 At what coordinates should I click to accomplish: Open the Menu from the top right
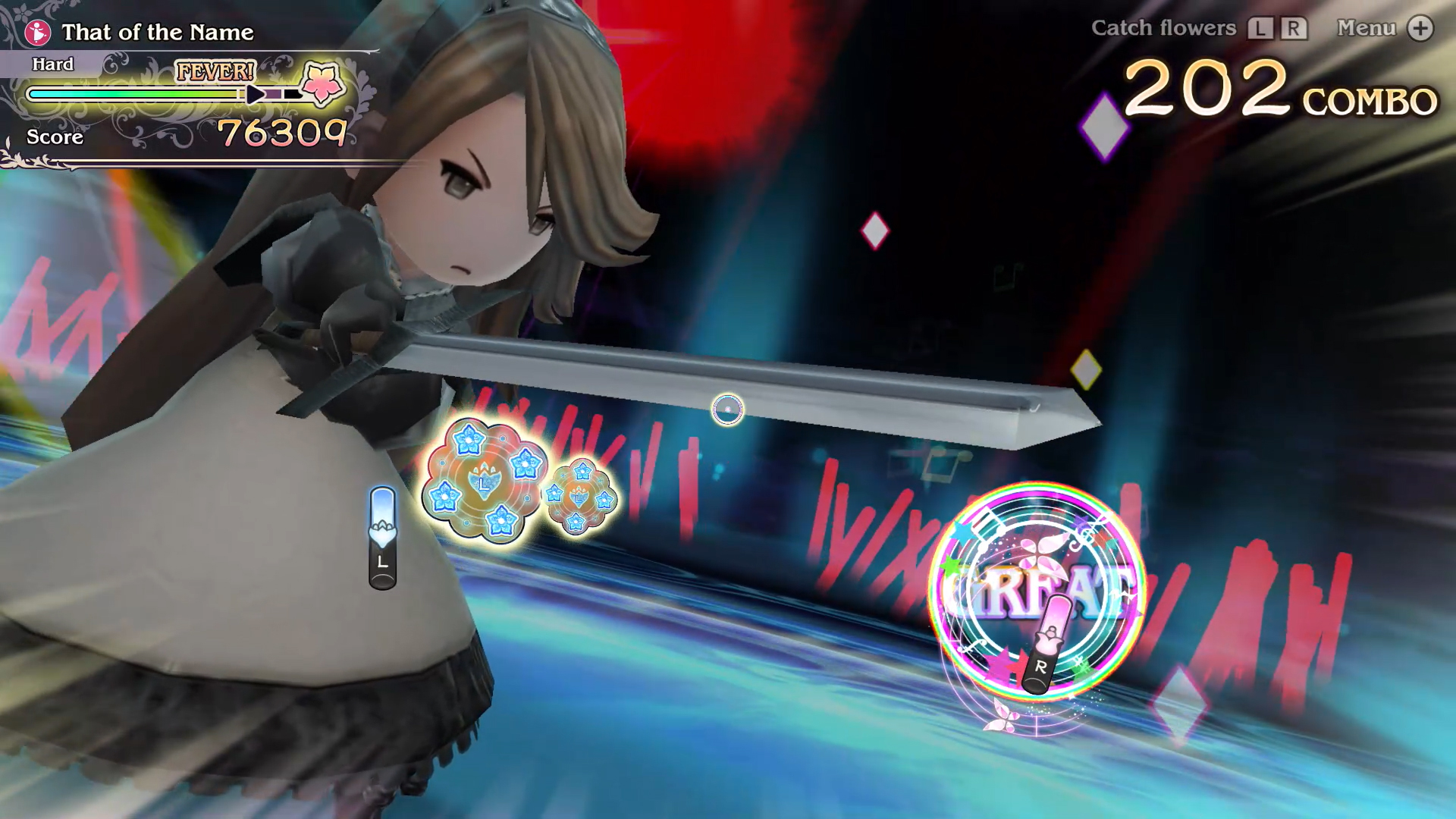[1367, 28]
